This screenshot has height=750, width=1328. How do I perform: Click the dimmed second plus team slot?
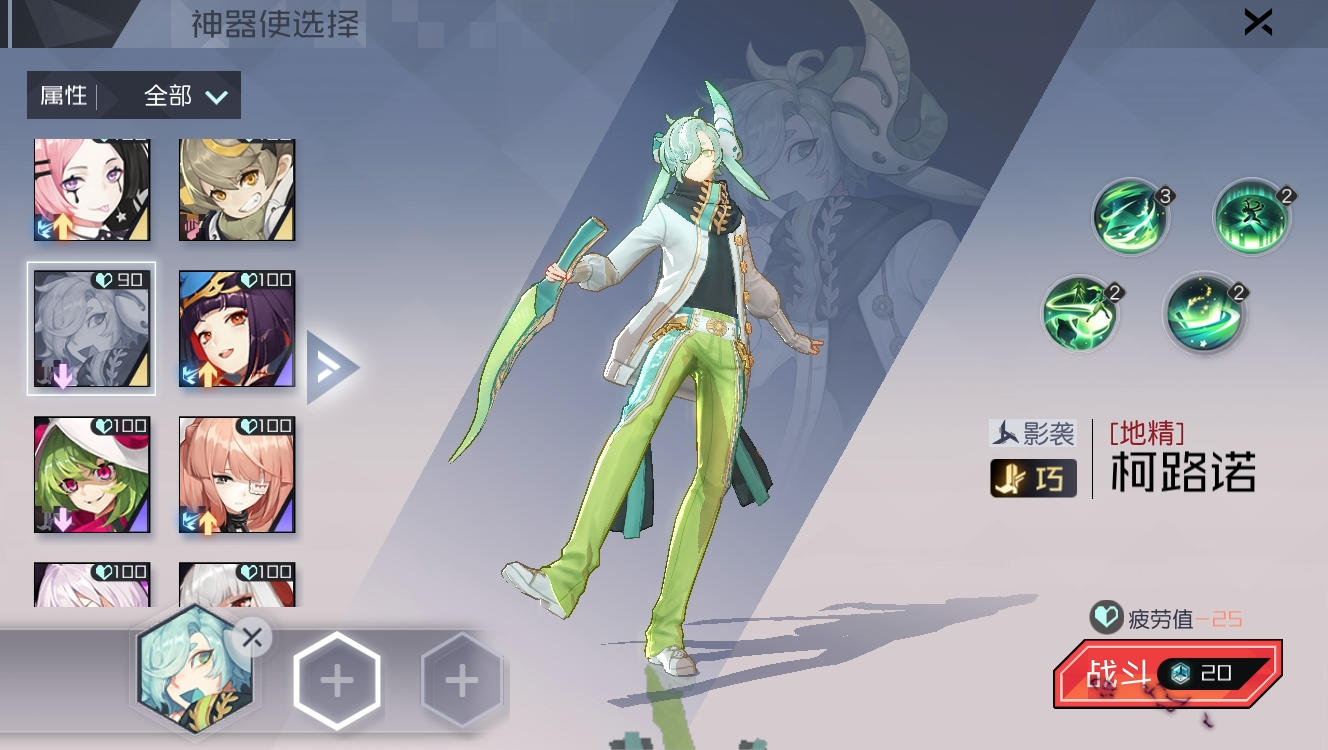[461, 679]
